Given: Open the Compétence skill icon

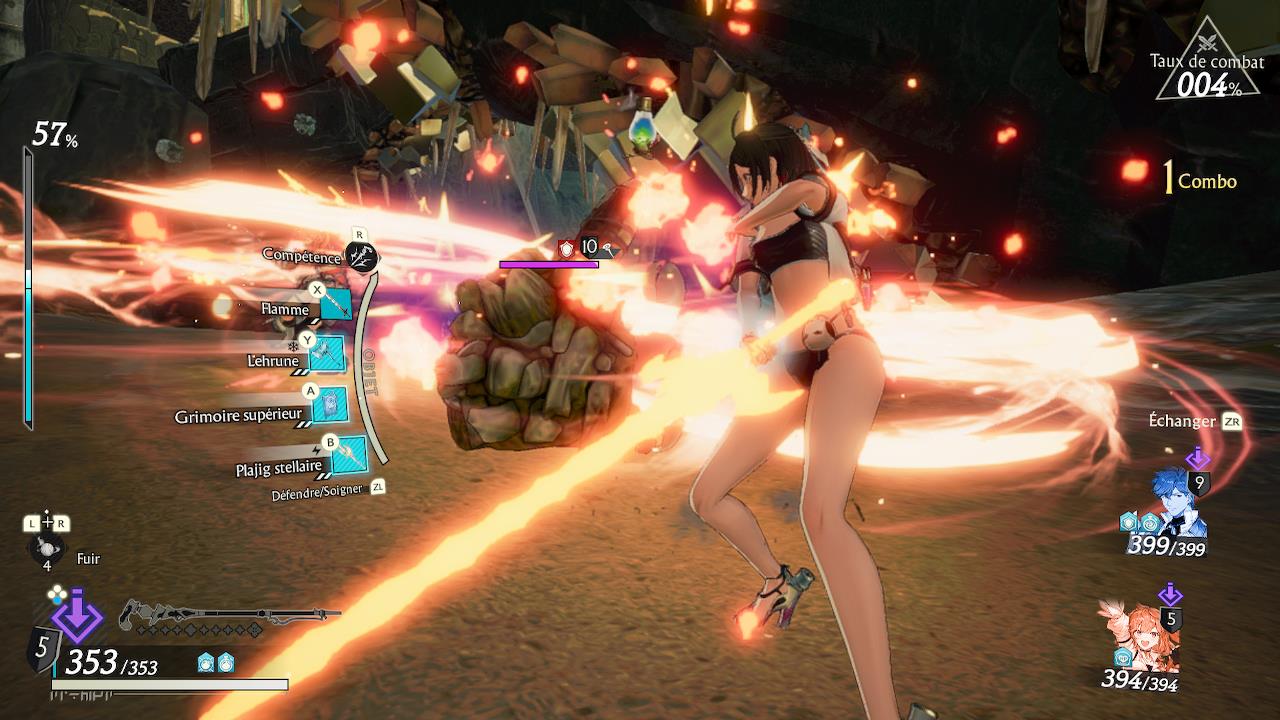Looking at the screenshot, I should coord(361,256).
